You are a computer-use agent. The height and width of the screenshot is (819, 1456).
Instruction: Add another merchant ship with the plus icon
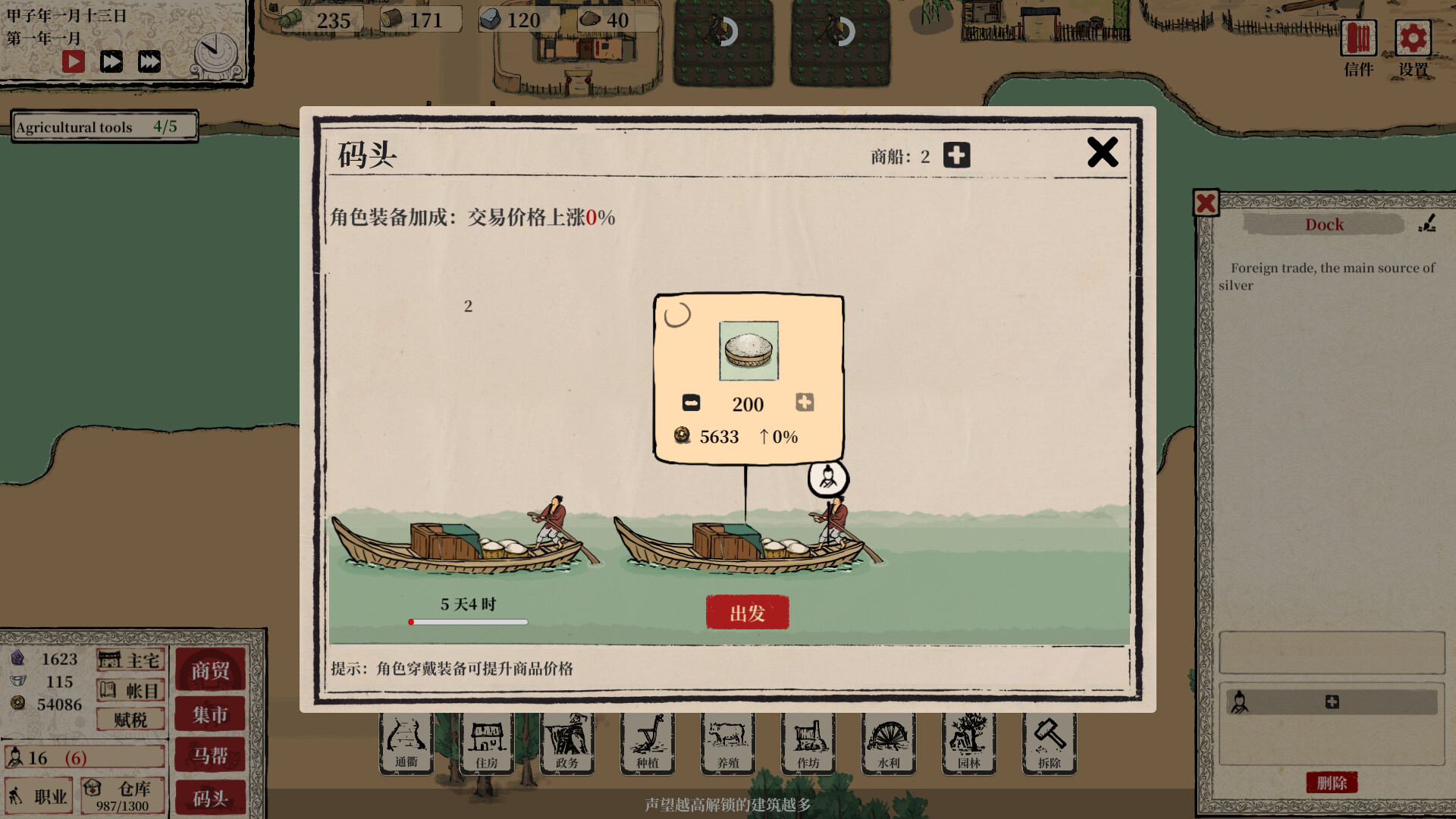pyautogui.click(x=956, y=155)
